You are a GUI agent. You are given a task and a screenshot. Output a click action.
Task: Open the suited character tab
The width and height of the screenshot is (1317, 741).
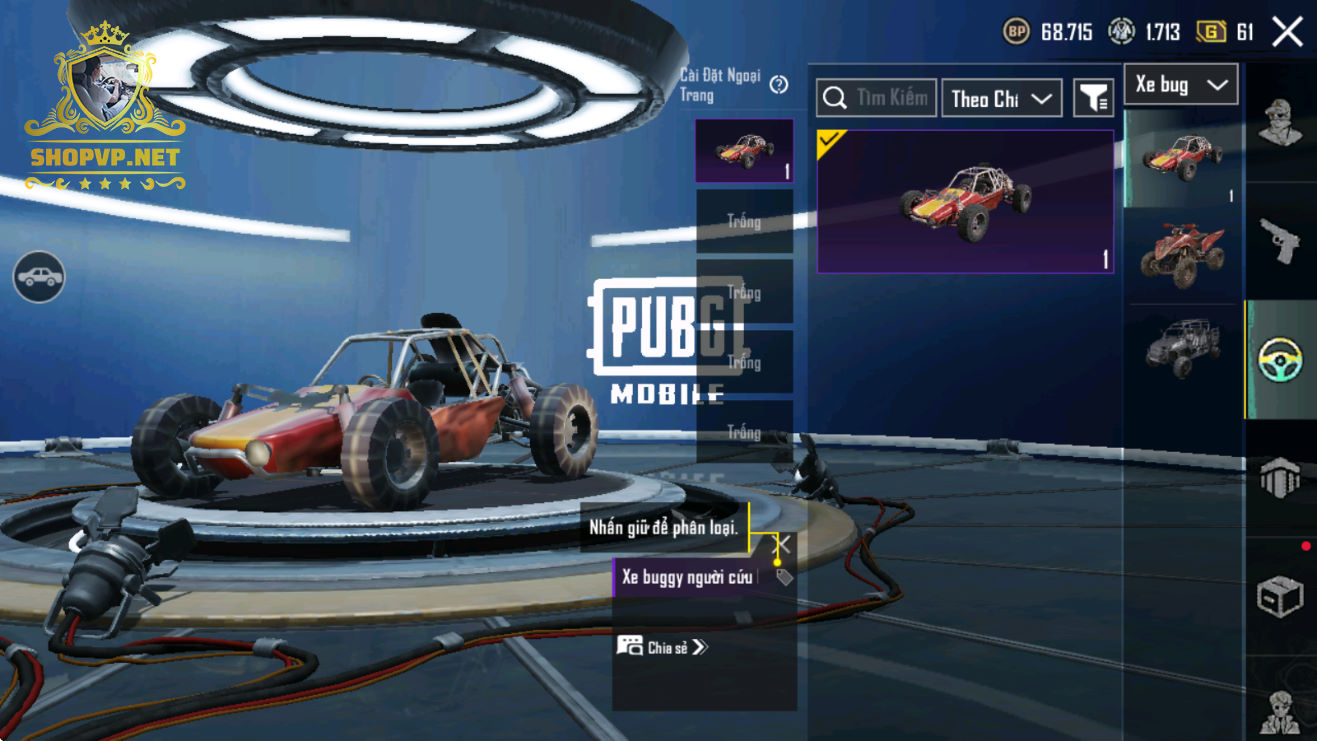[x=1280, y=711]
